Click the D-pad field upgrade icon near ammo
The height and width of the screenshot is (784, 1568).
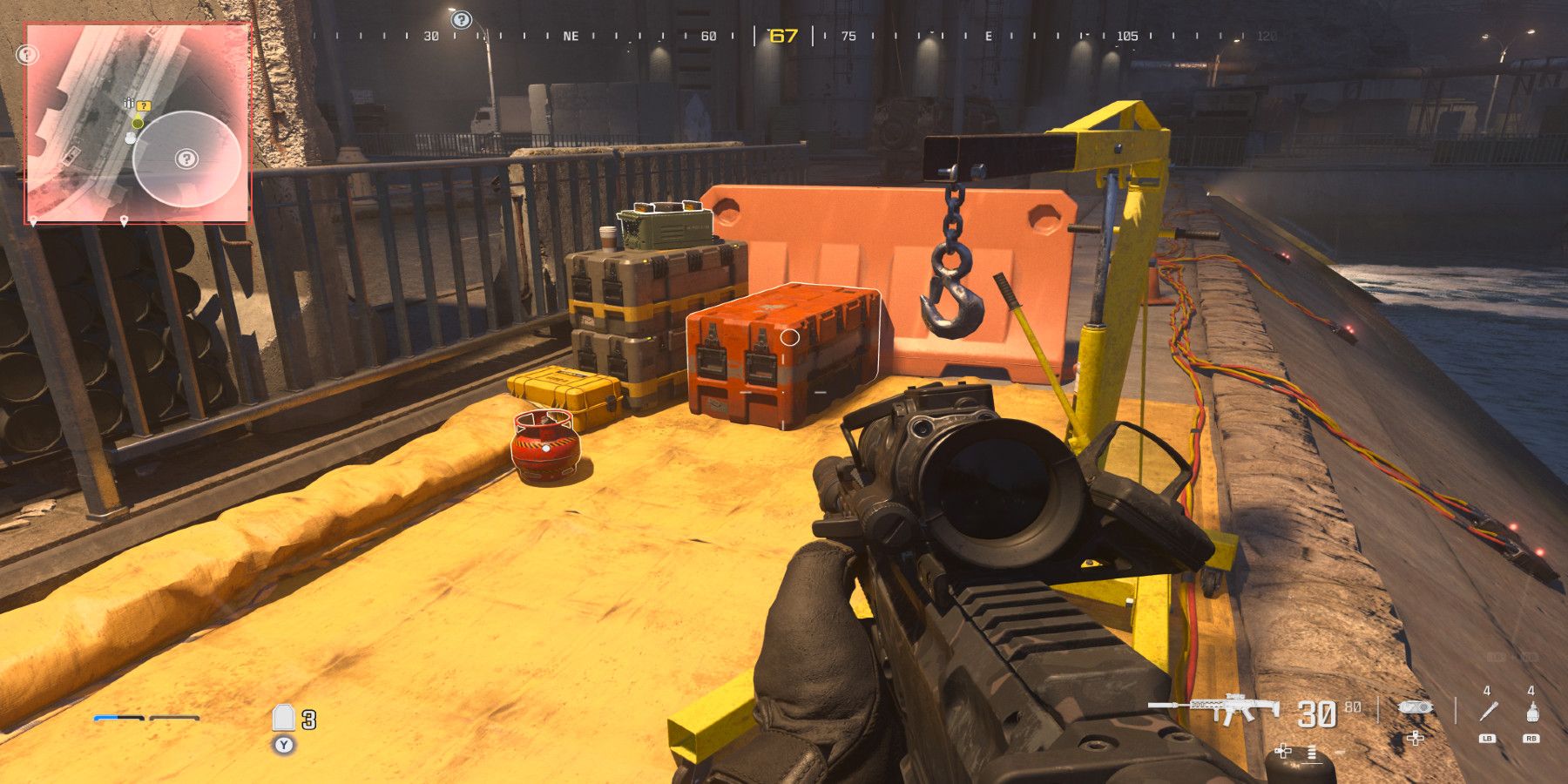tap(1415, 739)
